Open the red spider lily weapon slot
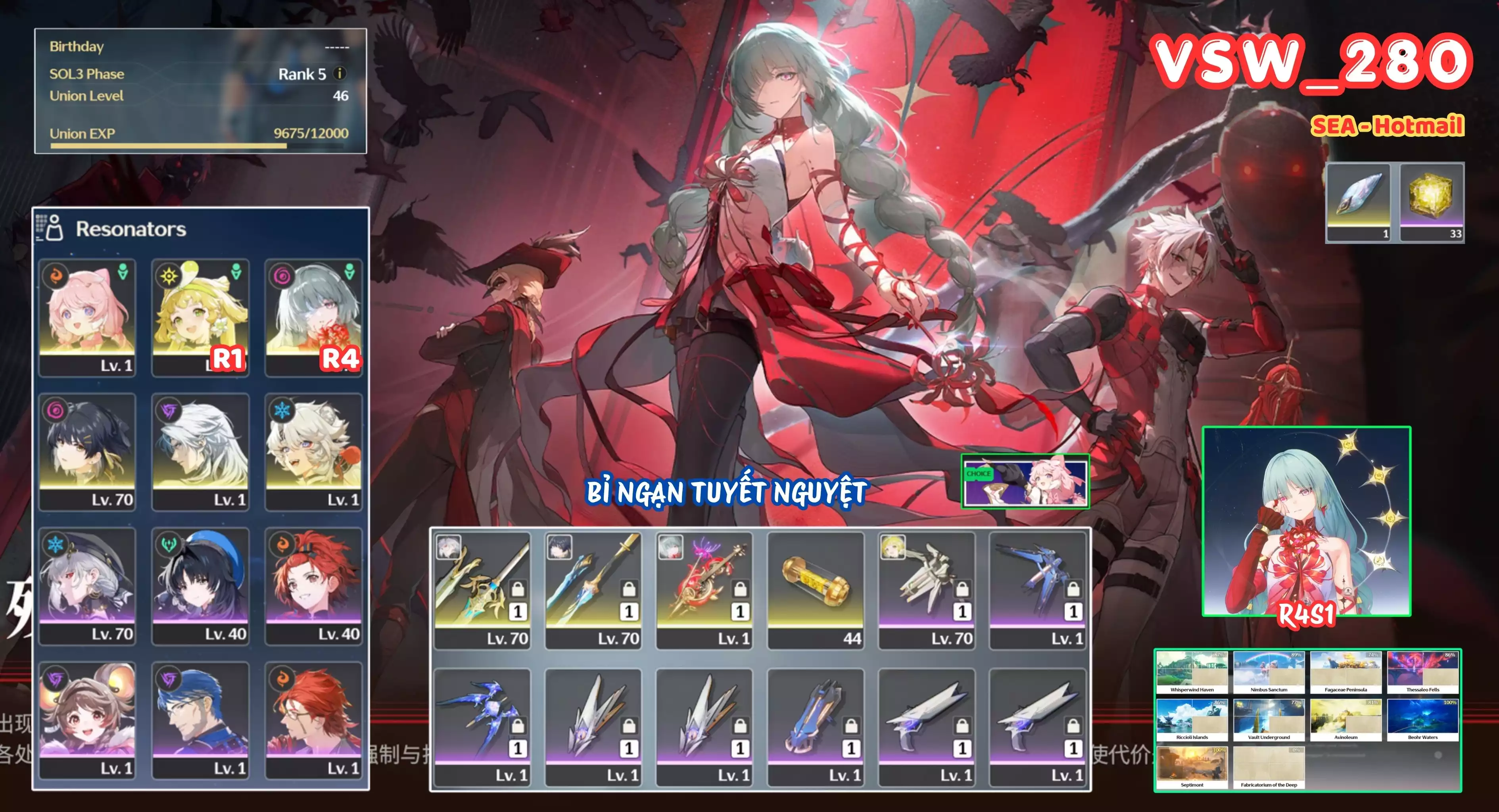 (704, 589)
